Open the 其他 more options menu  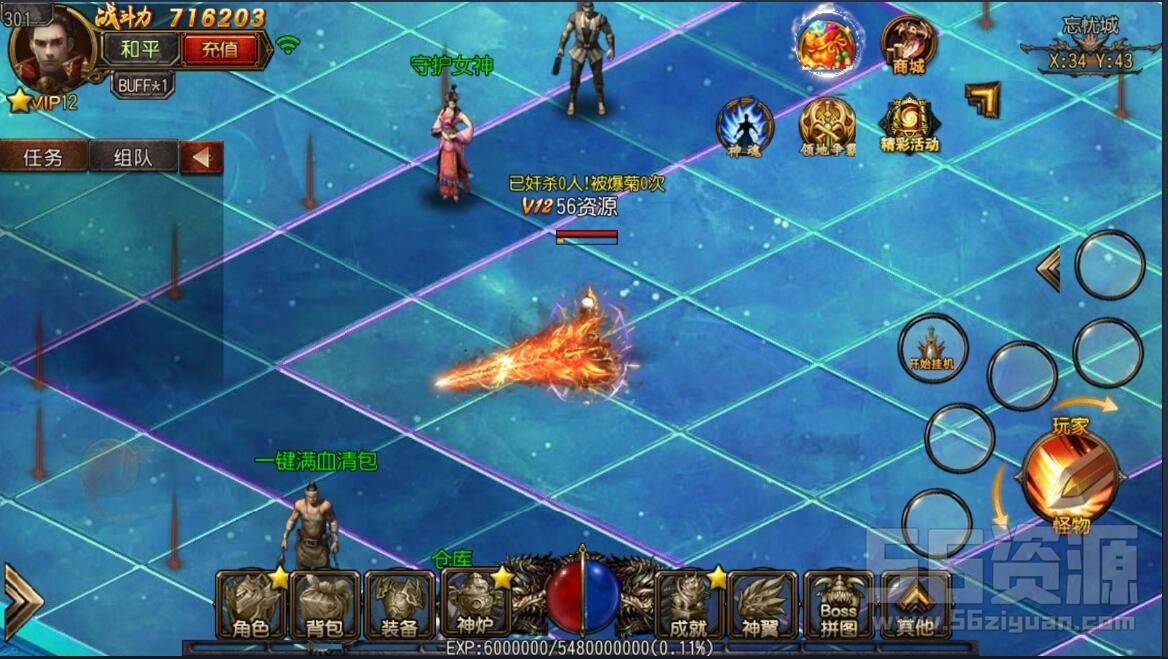tap(914, 605)
